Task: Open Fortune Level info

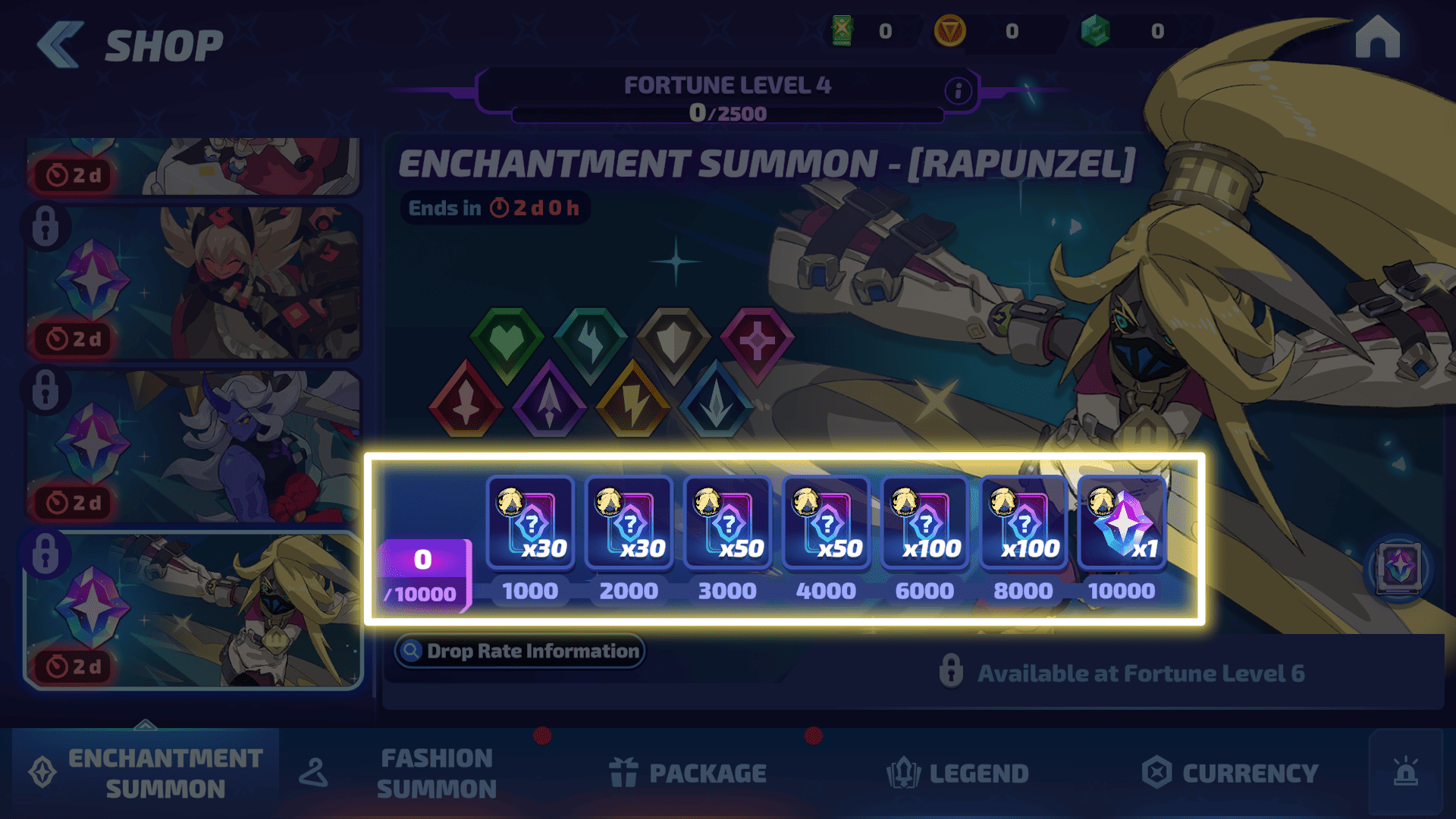Action: point(959,91)
